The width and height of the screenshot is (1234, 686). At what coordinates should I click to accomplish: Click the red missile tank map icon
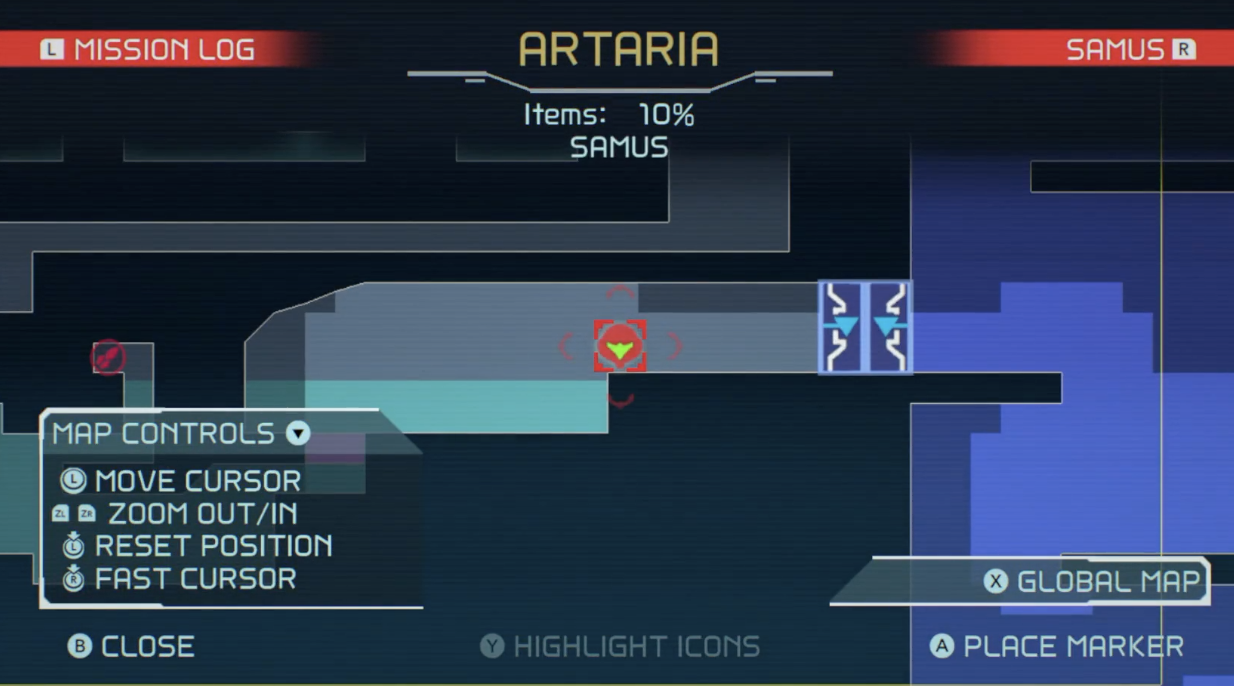[108, 357]
